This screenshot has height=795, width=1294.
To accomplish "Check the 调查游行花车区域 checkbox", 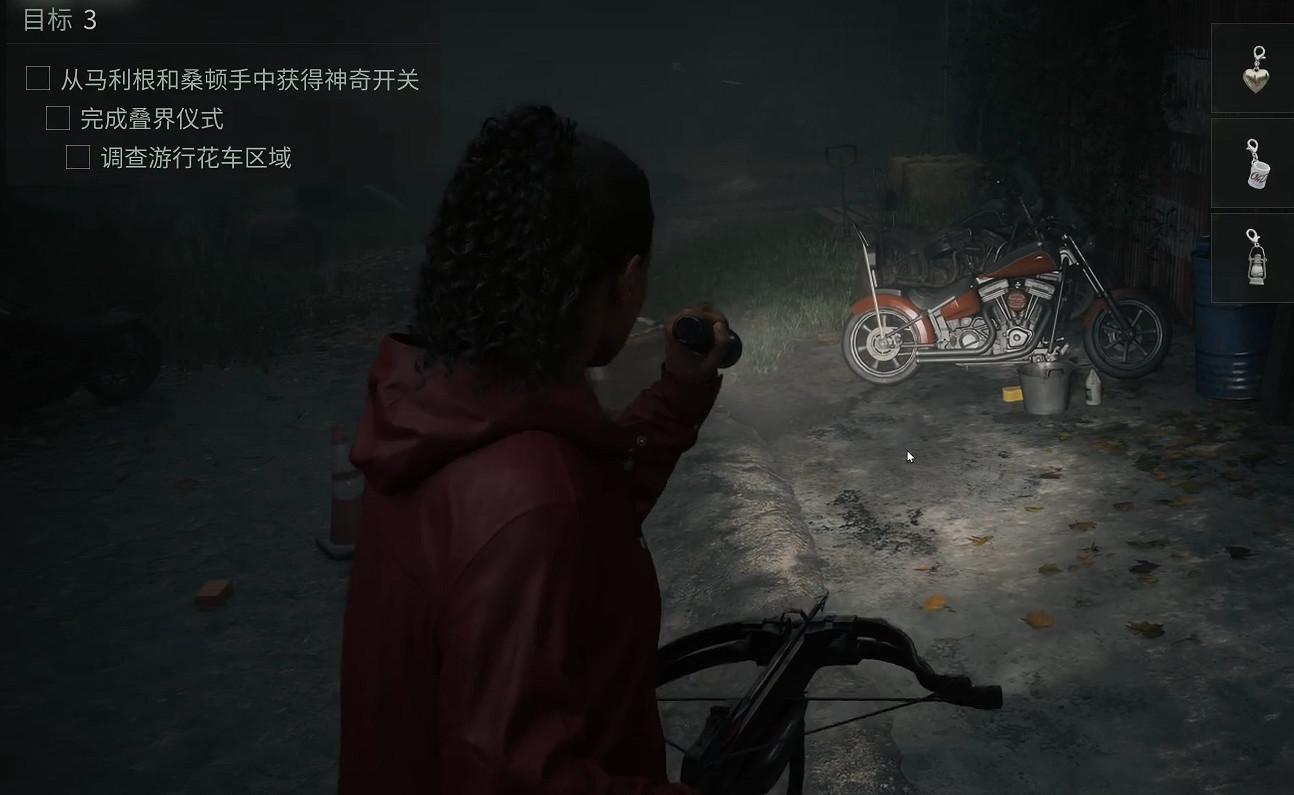I will [x=77, y=157].
